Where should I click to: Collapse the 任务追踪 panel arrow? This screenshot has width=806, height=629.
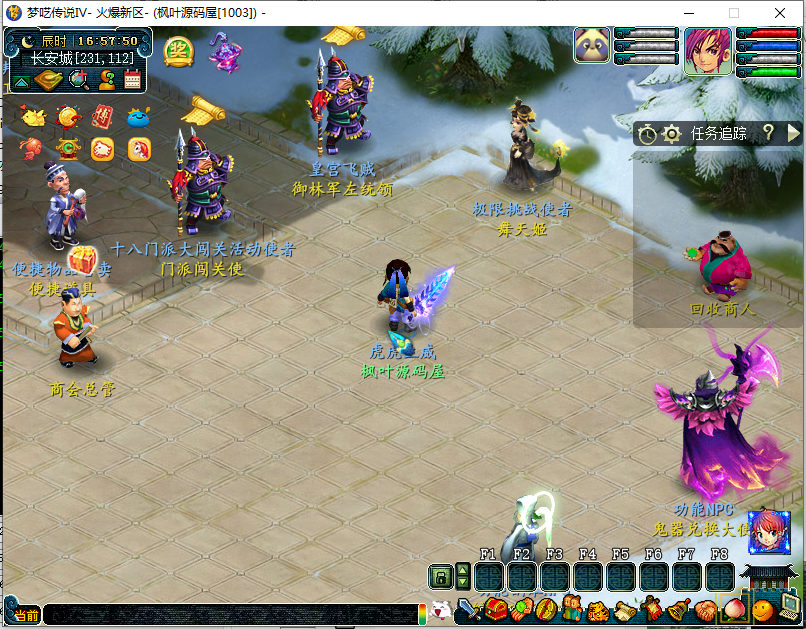794,132
